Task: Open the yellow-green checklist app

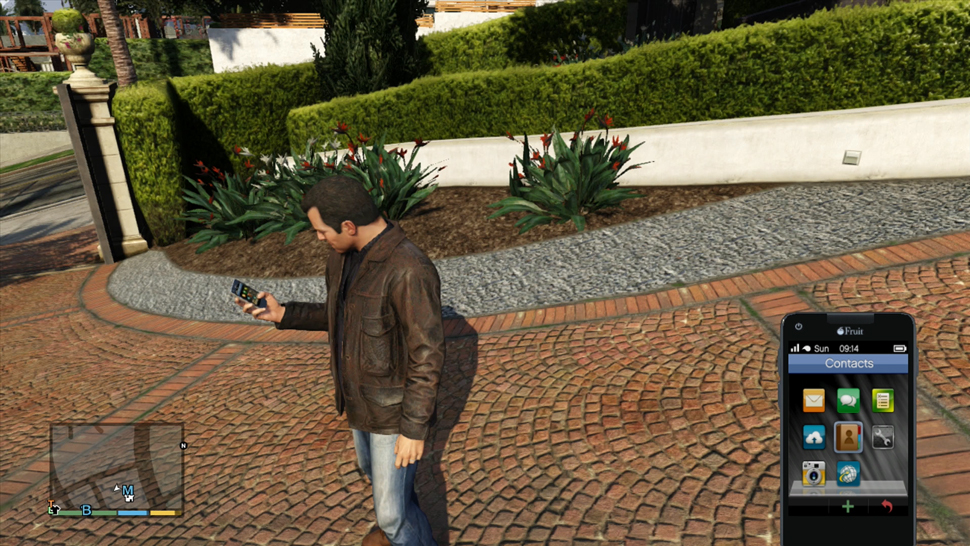Action: pyautogui.click(x=882, y=401)
